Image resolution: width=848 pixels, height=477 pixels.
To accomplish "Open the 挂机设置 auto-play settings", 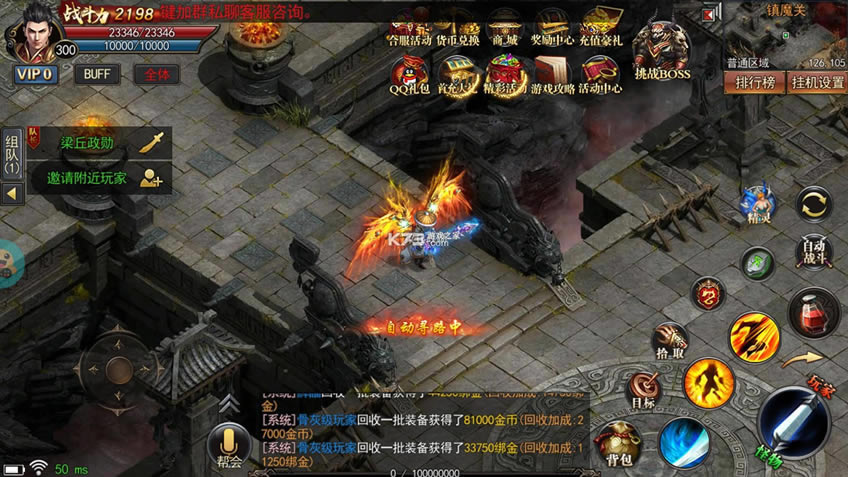I will [817, 82].
